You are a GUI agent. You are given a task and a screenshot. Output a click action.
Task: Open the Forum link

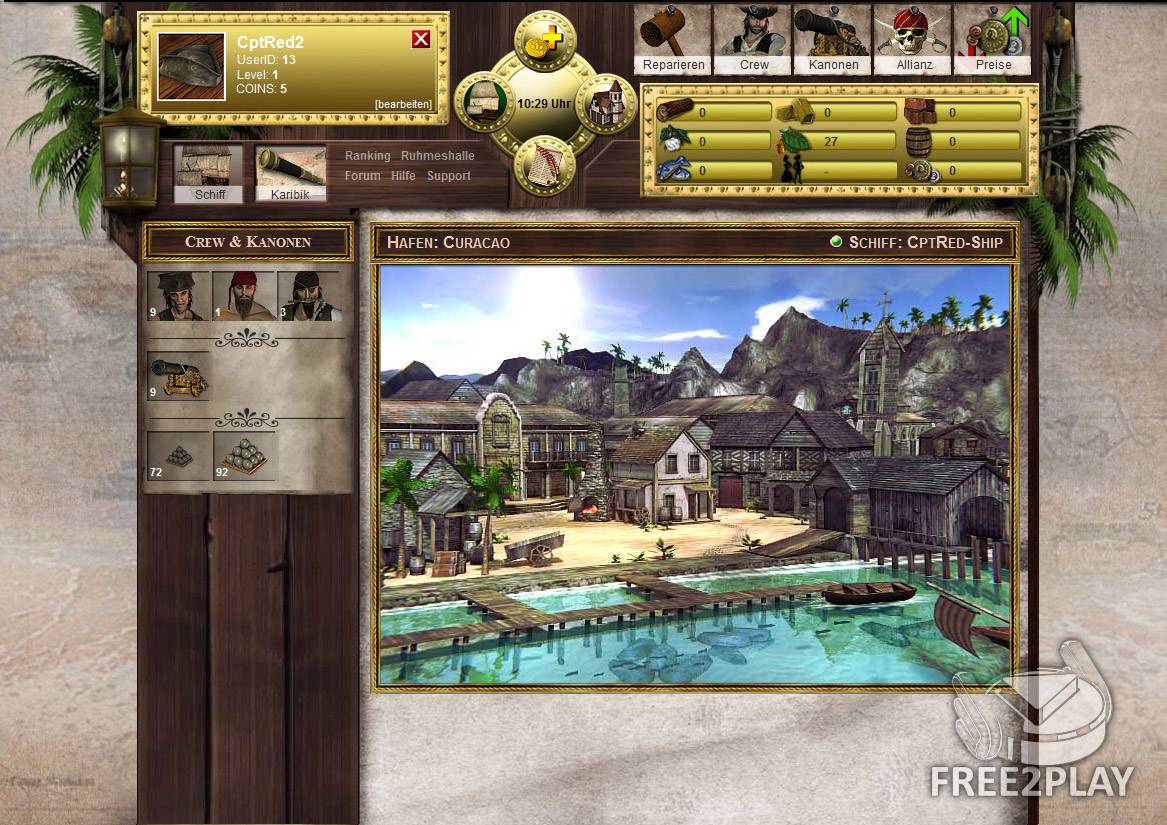[x=362, y=176]
